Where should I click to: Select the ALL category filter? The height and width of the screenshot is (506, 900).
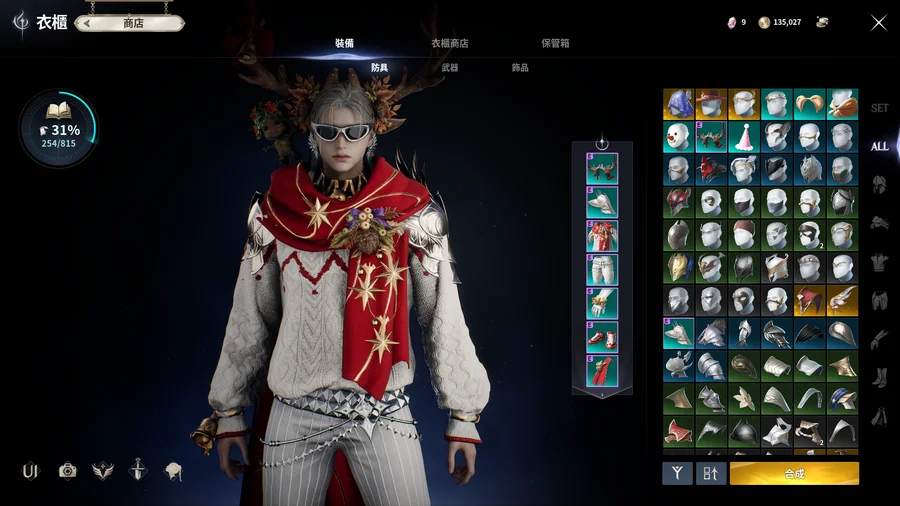point(879,146)
